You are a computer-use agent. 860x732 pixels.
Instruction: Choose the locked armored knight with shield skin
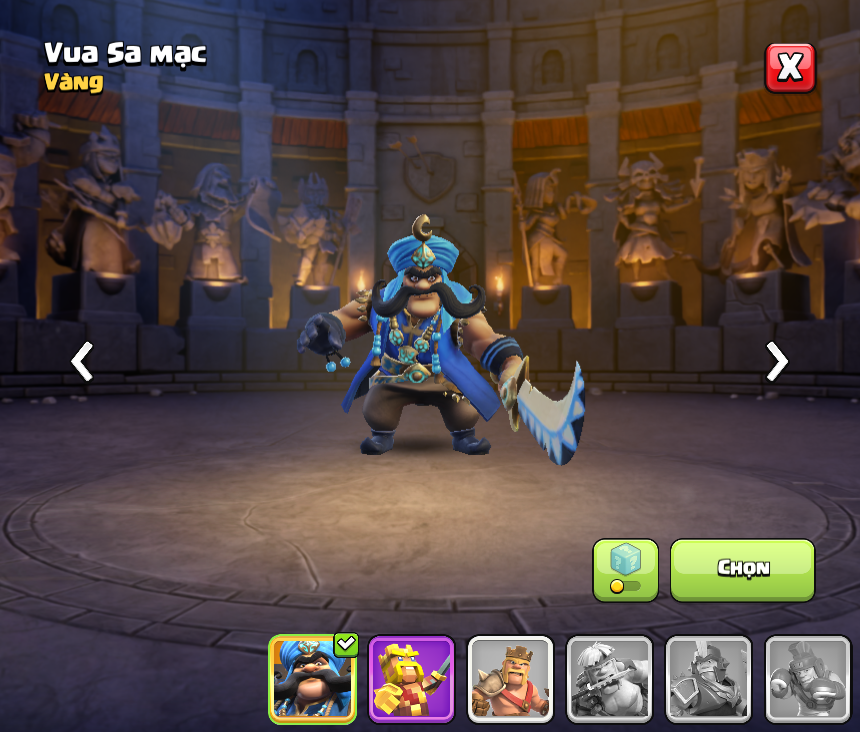(708, 679)
